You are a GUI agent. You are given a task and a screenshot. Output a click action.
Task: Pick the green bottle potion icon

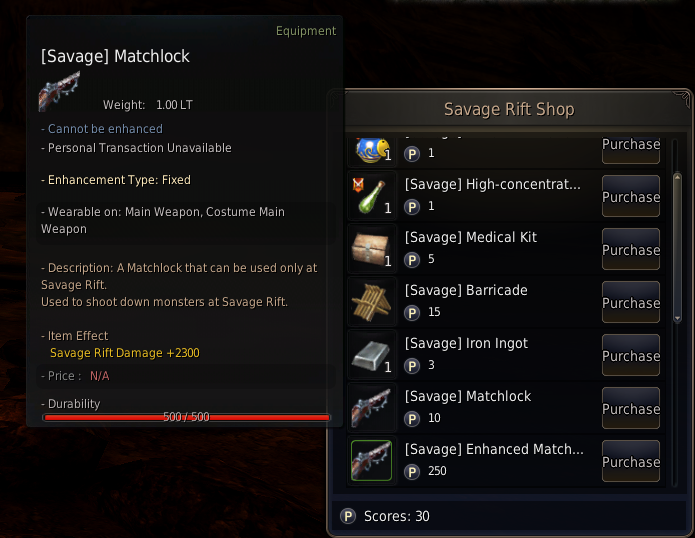point(371,196)
